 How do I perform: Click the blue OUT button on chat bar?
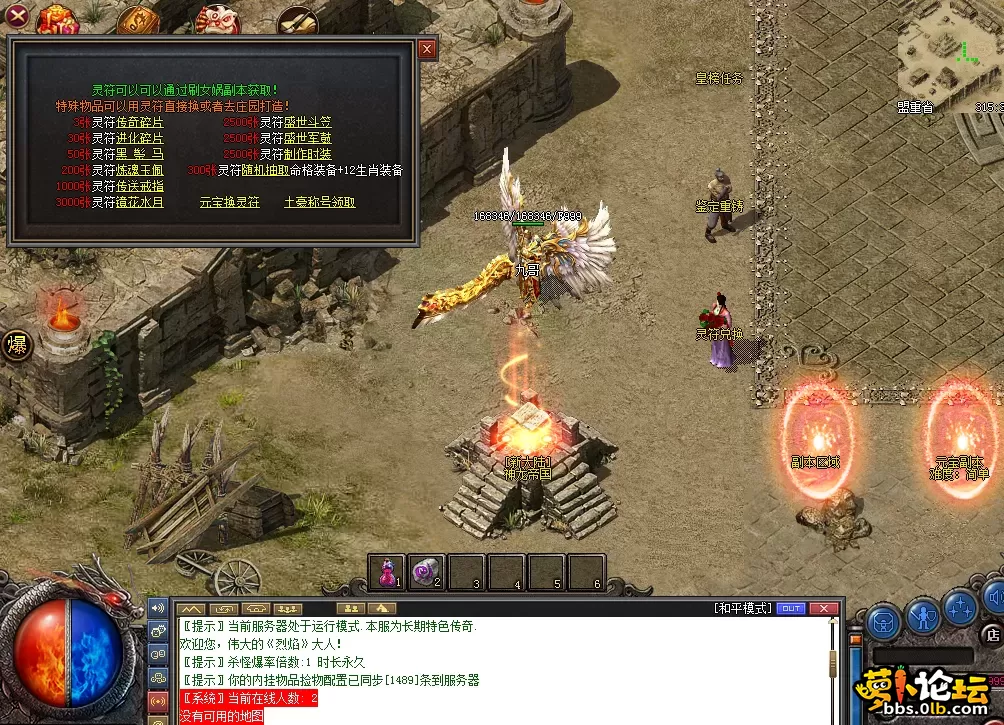point(790,608)
